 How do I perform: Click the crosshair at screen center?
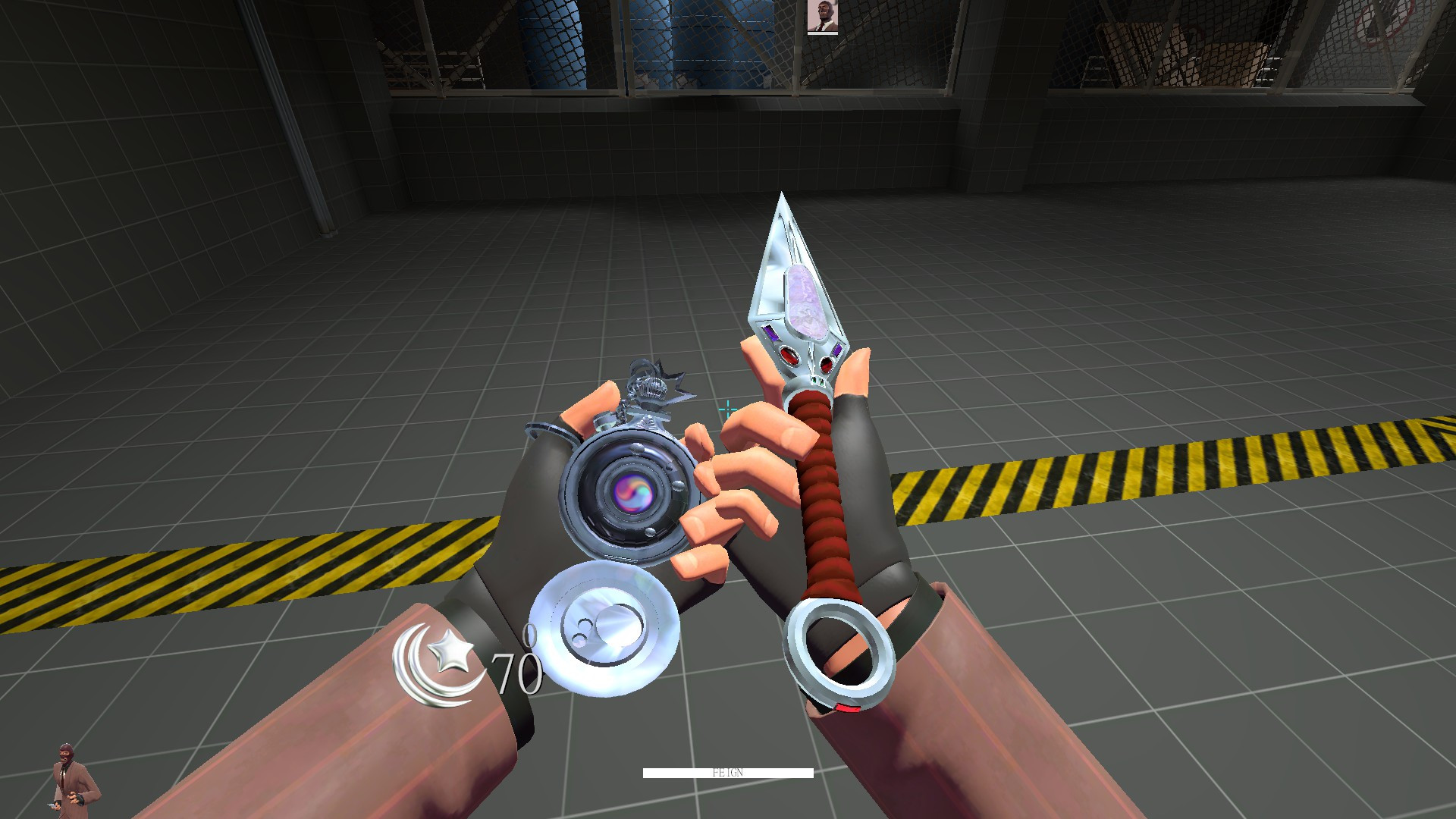pyautogui.click(x=727, y=409)
